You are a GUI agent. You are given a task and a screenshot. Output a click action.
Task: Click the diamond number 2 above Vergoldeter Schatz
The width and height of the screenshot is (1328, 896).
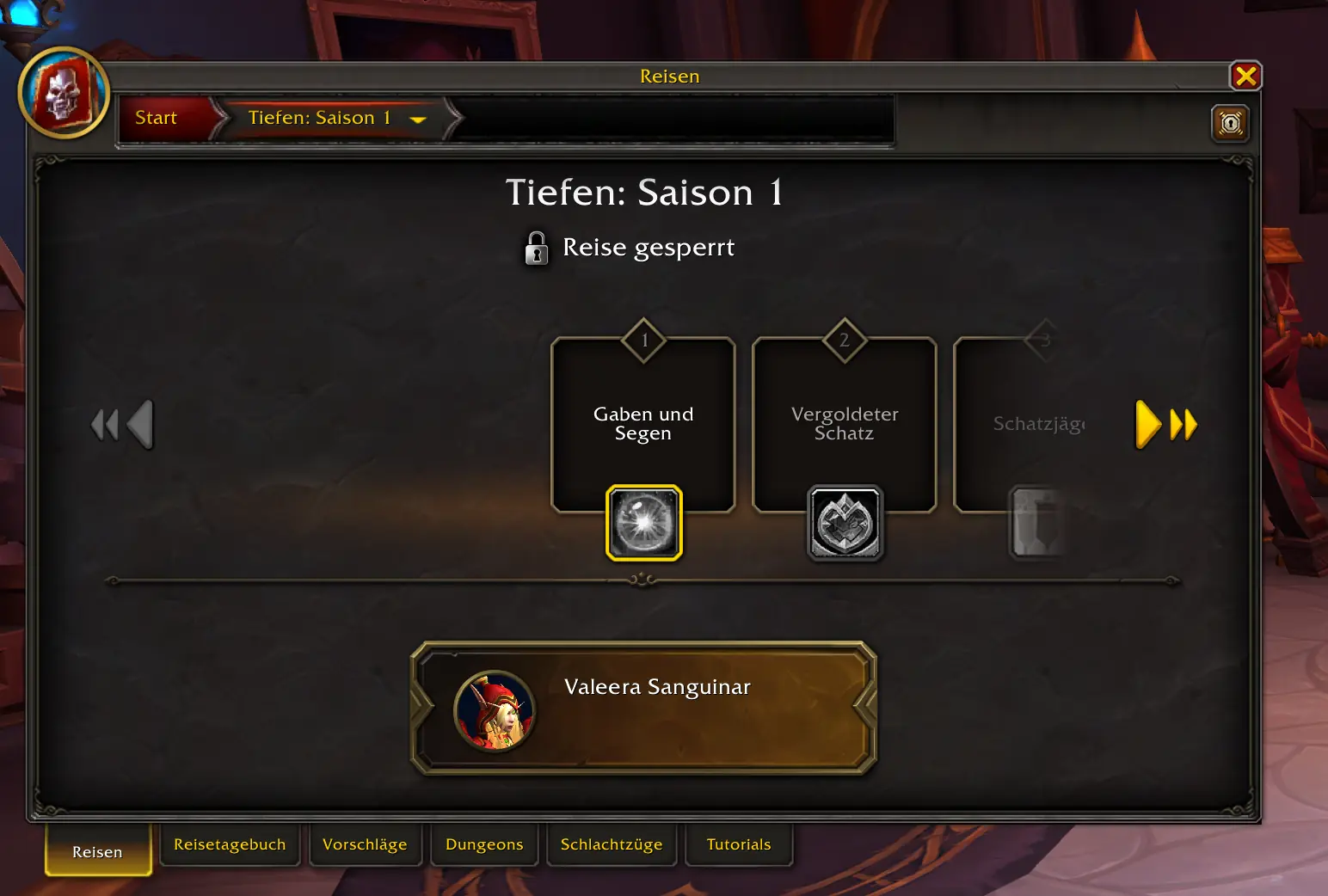point(844,340)
